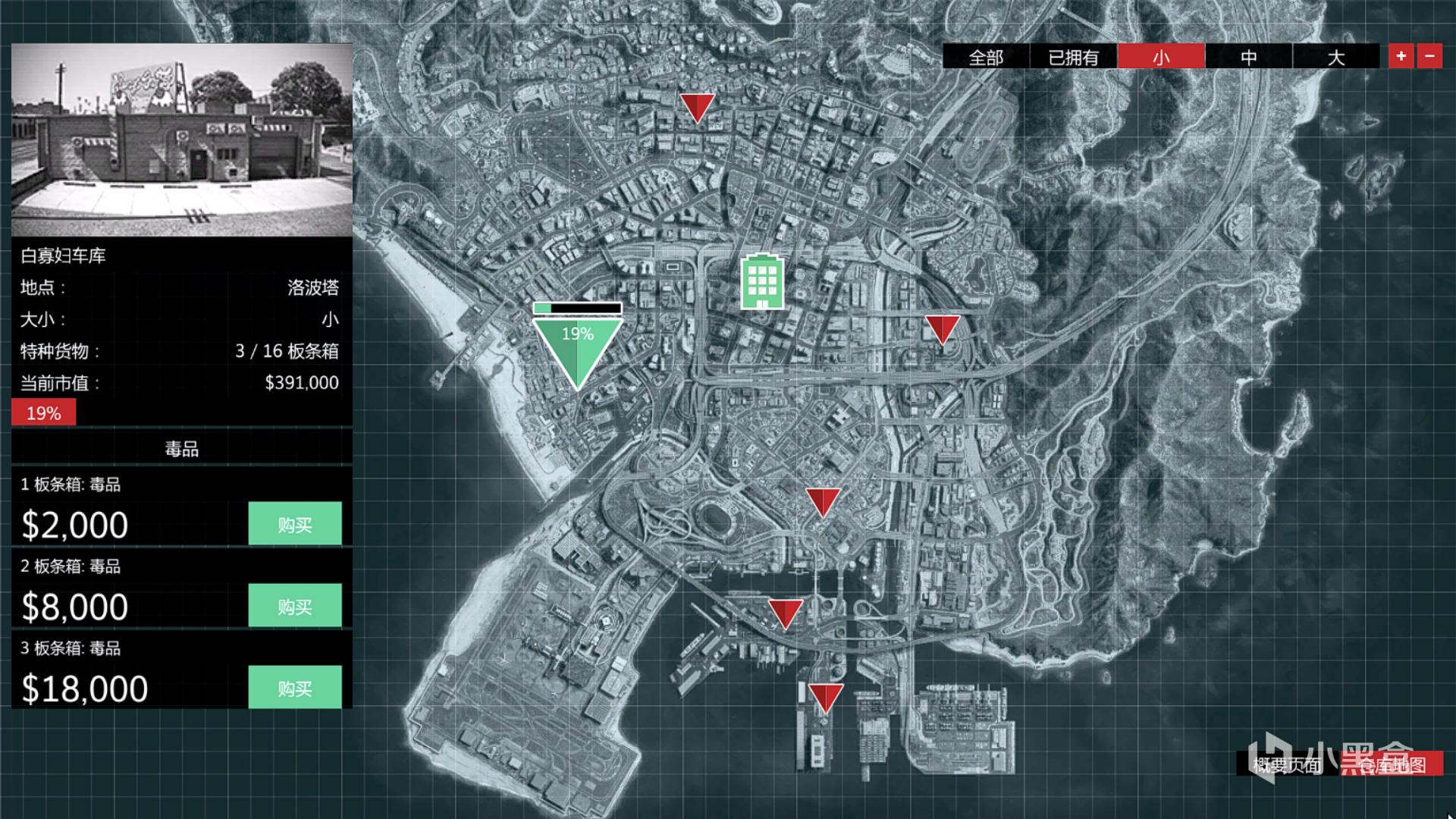Viewport: 1456px width, 819px height.
Task: Choose the 大 large warehouse filter
Action: coord(1335,57)
